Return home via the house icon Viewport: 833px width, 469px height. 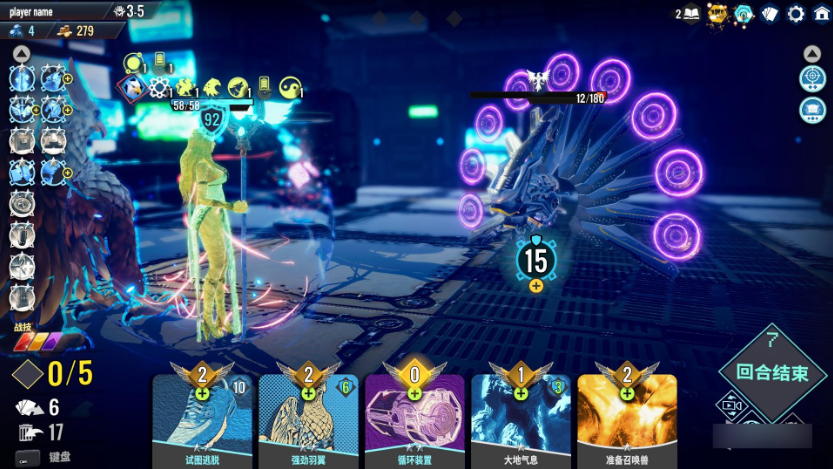point(821,13)
